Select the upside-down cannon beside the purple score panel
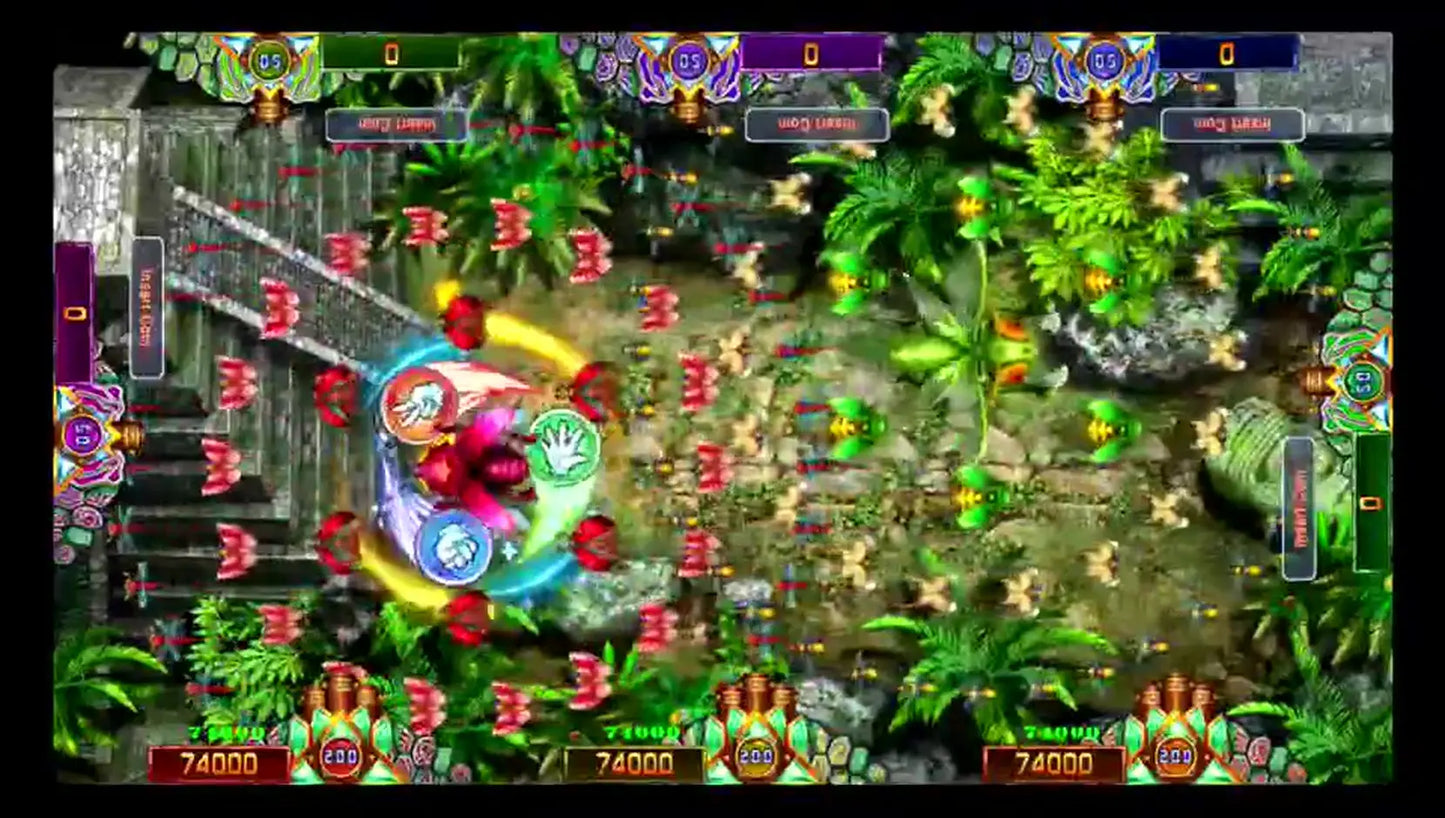This screenshot has width=1445, height=818. [688, 70]
